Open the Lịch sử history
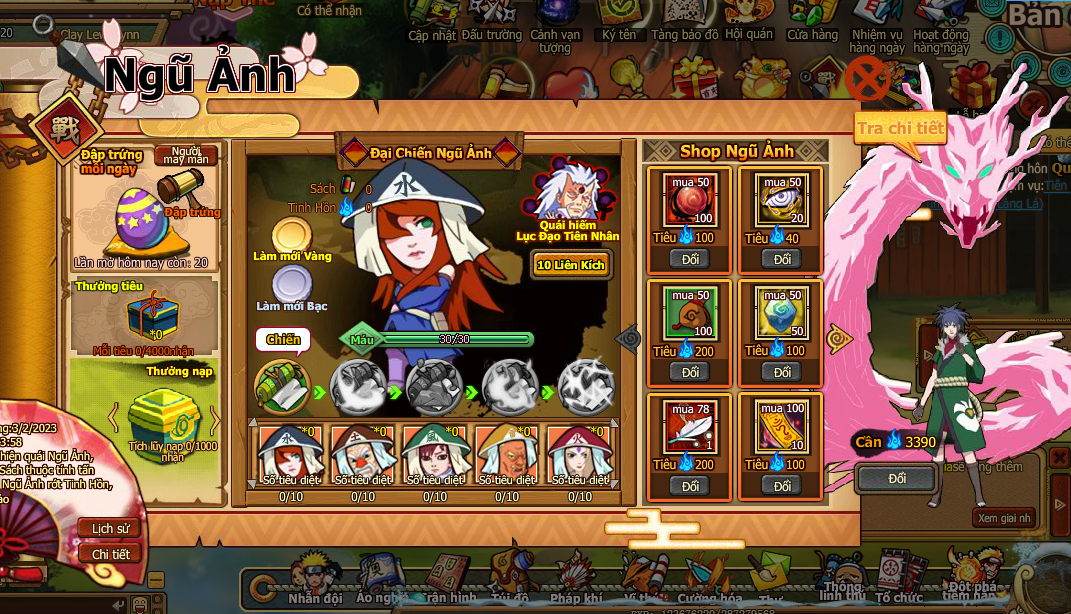 (109, 528)
